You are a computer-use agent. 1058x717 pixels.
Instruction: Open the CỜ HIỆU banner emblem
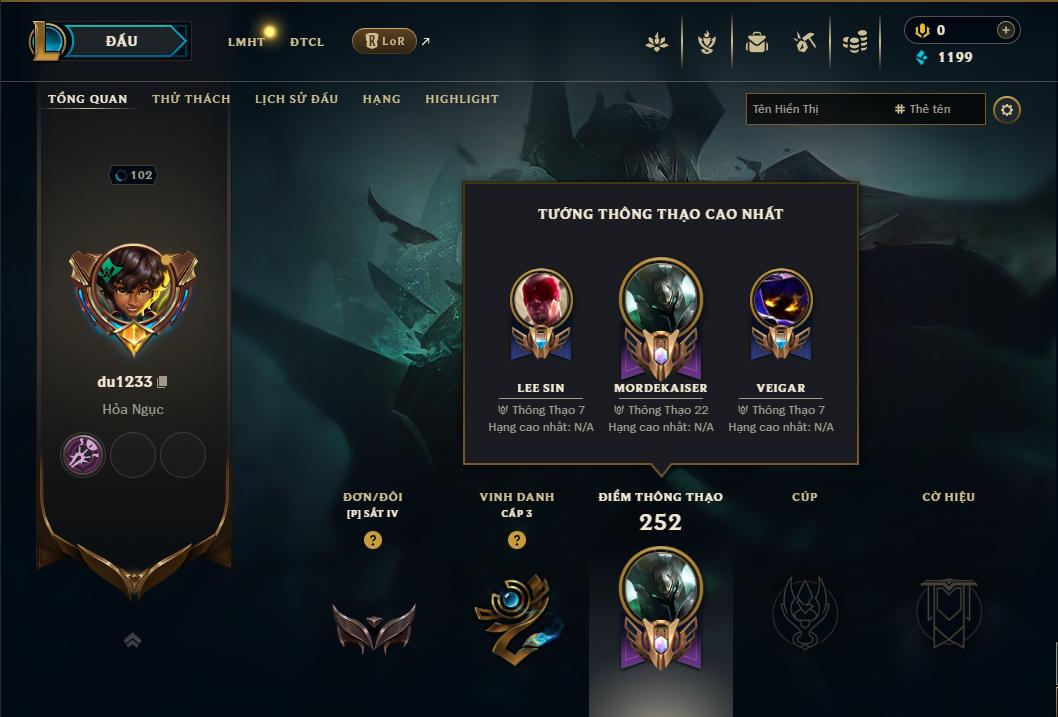pos(948,612)
